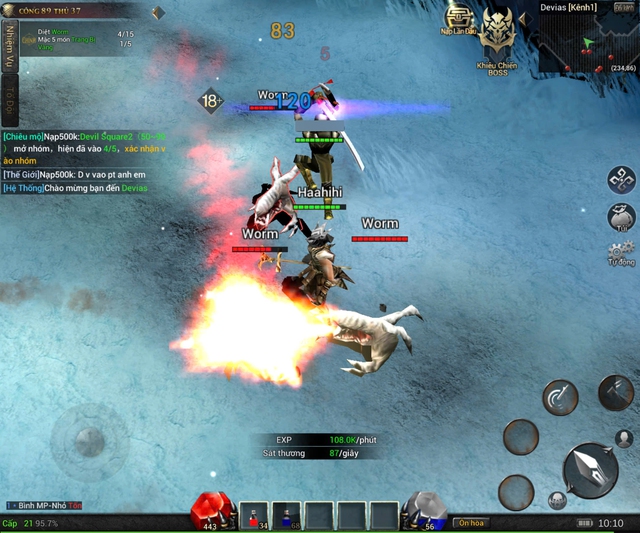Collapse the quest panel with the diamond arrow
This screenshot has height=533, width=640.
tap(157, 13)
